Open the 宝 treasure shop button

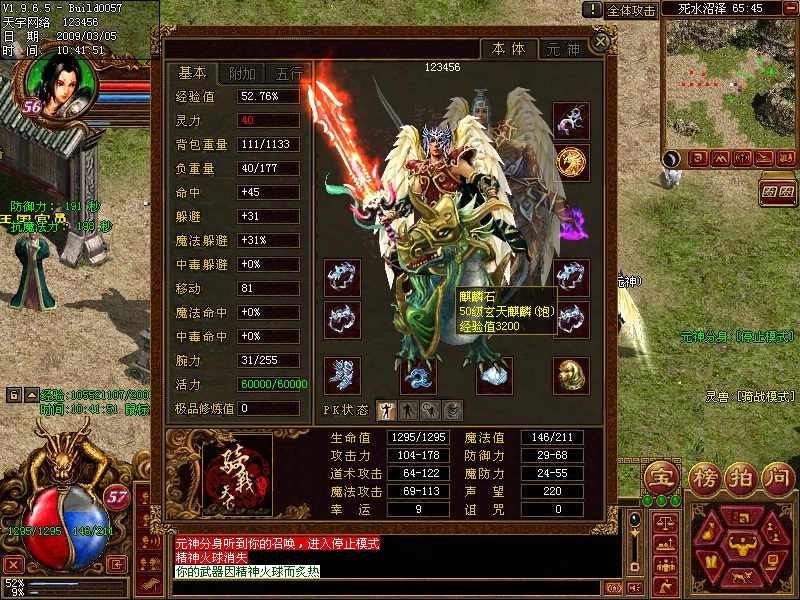coord(661,476)
